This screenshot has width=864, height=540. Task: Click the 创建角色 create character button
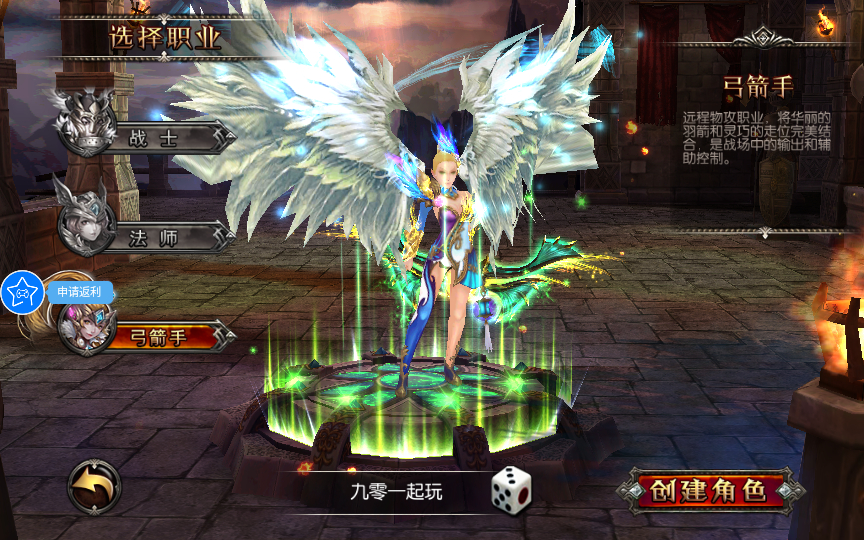coord(708,491)
